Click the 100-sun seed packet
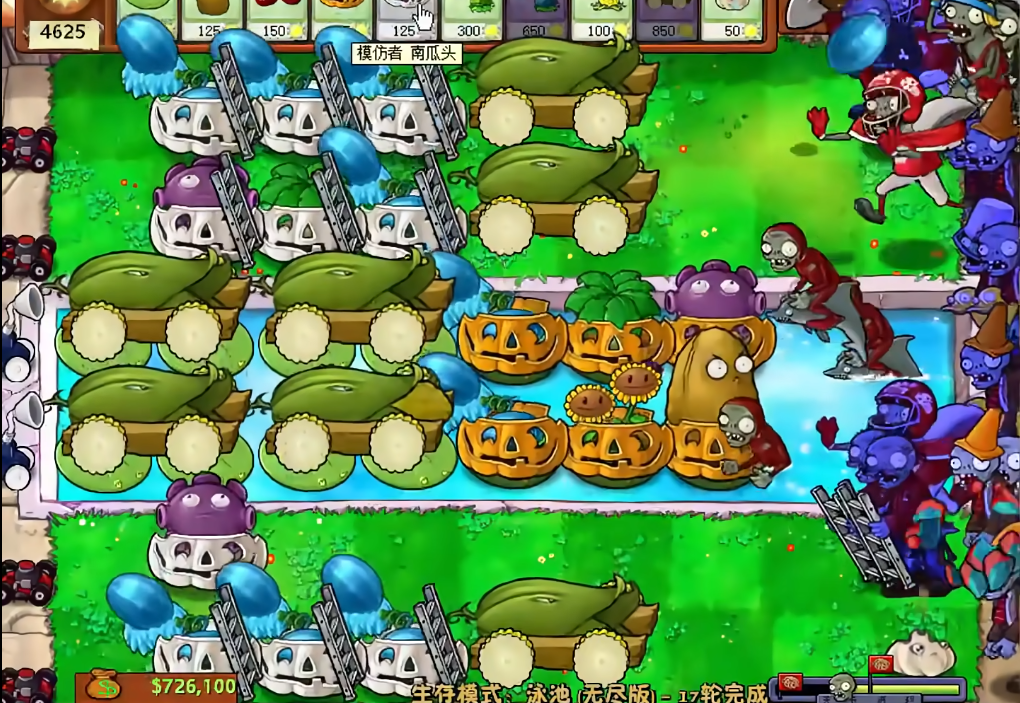The height and width of the screenshot is (703, 1020). pos(600,20)
